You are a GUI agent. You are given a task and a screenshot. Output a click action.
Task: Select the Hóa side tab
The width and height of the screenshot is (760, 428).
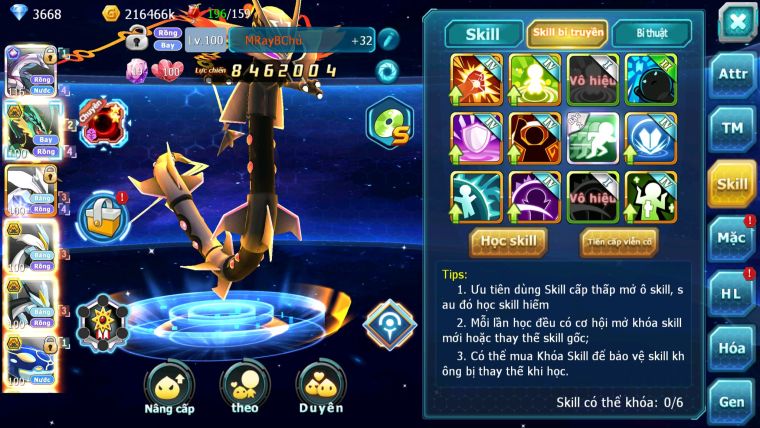click(x=732, y=348)
